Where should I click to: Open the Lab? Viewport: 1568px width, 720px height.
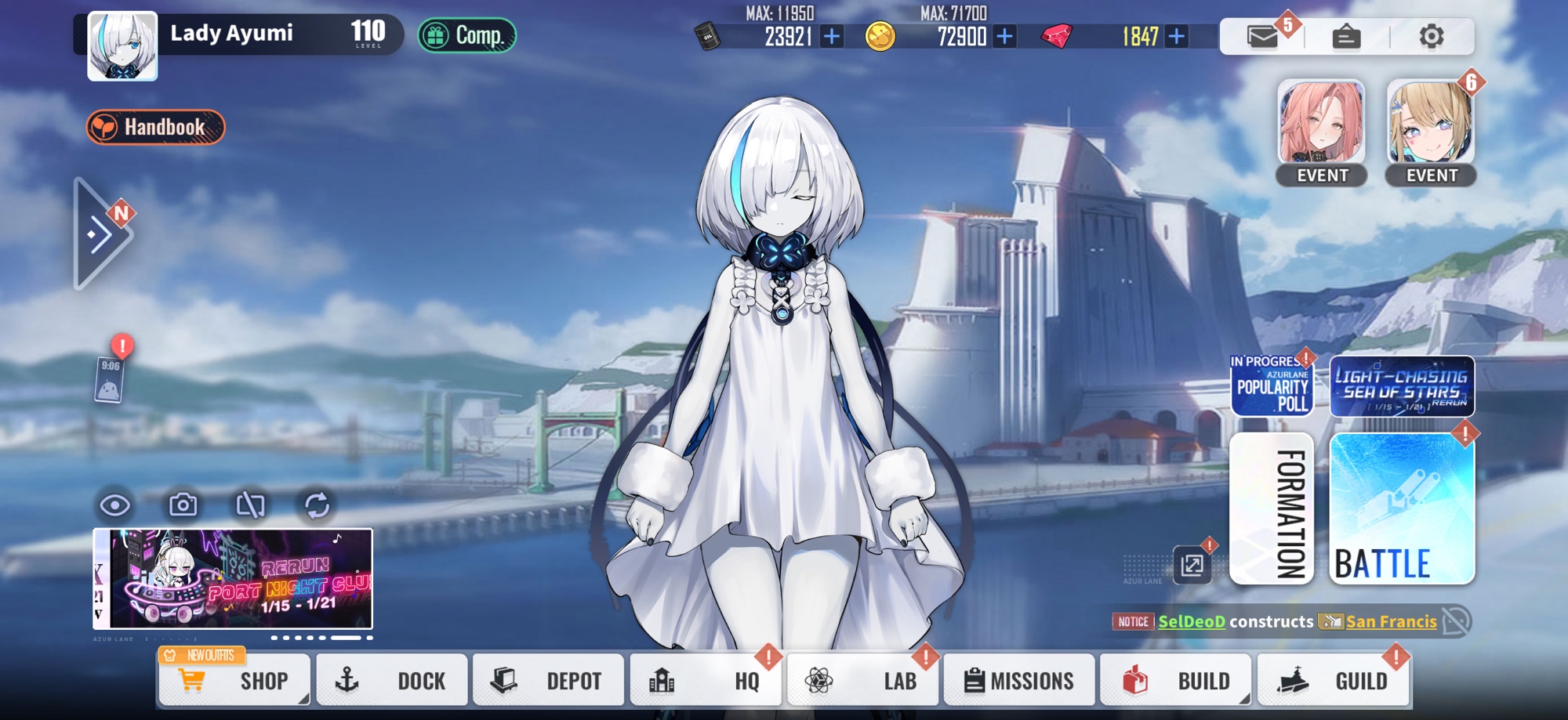861,680
